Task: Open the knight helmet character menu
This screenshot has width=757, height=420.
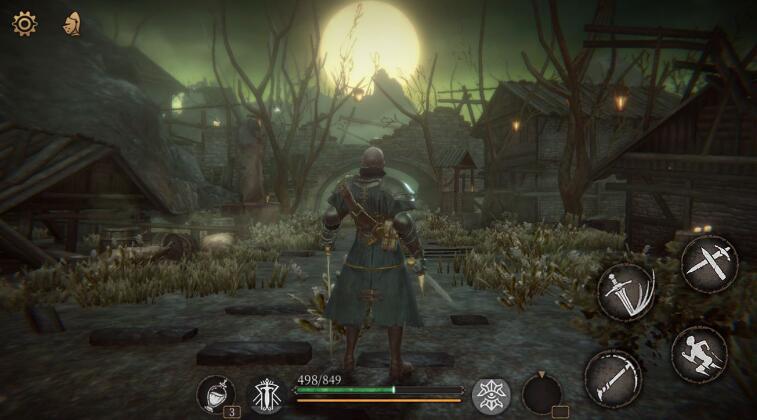Action: point(72,23)
